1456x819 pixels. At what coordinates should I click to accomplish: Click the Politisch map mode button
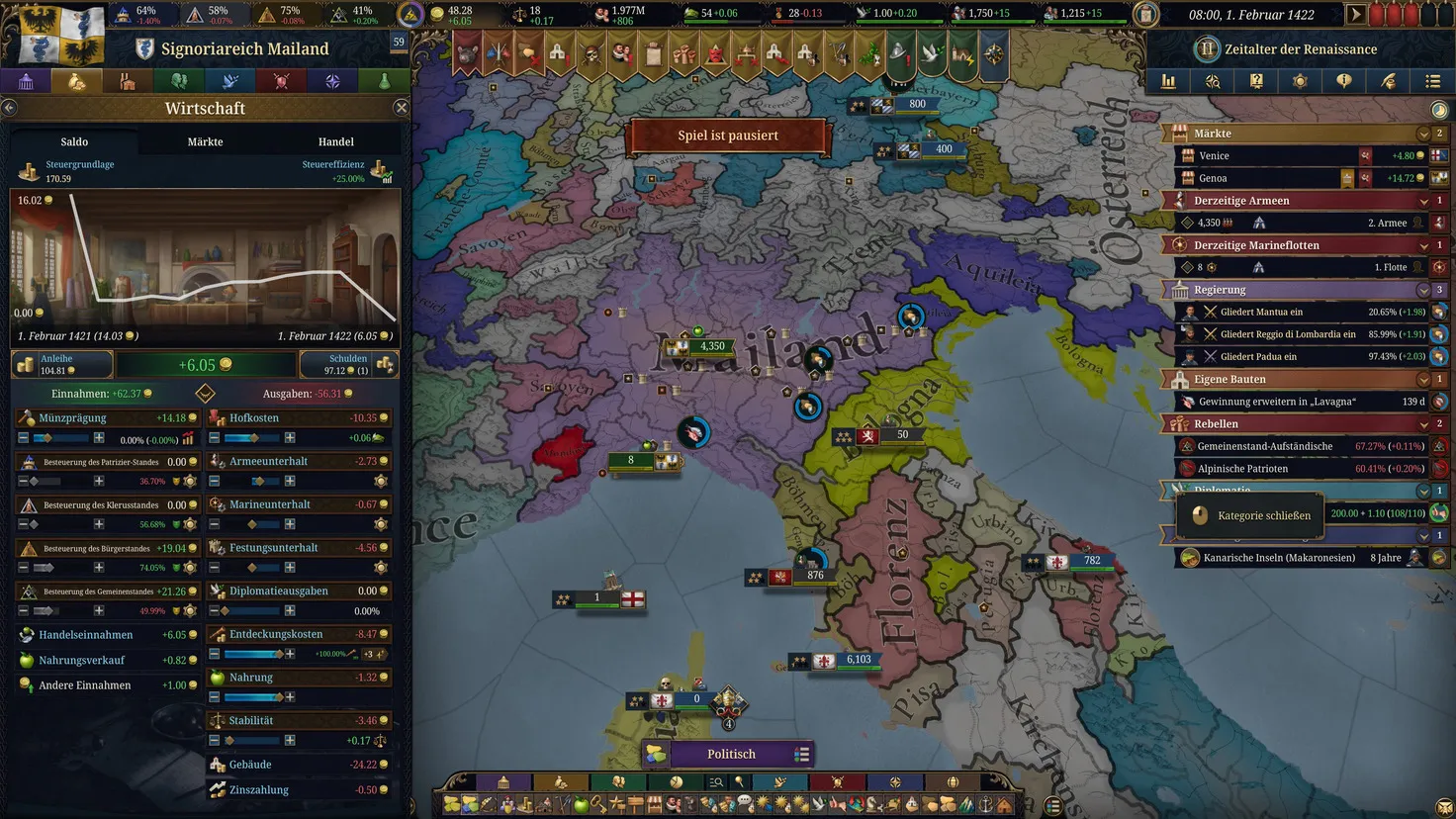pyautogui.click(x=731, y=754)
